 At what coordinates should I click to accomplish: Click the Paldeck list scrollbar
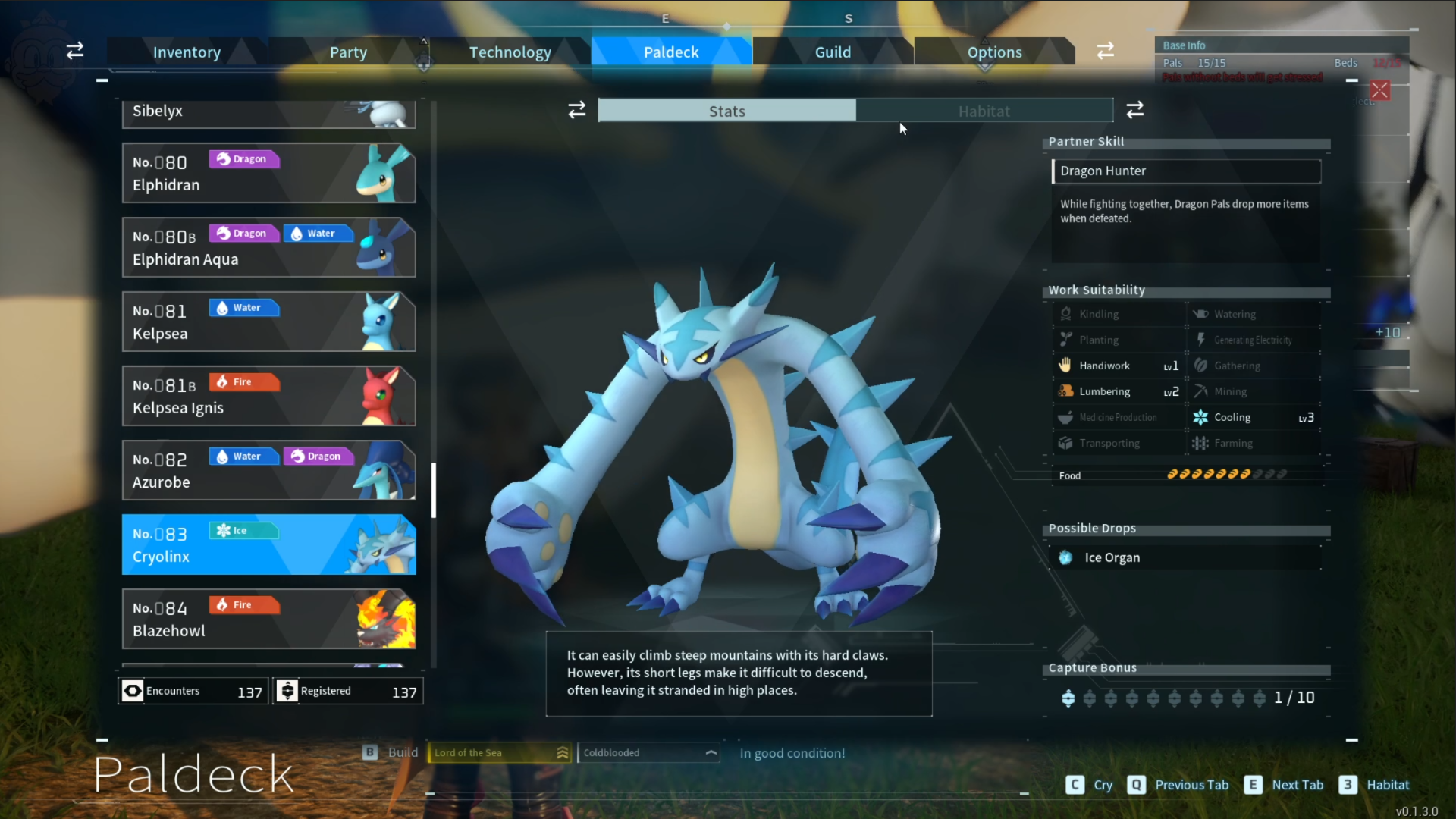[434, 490]
